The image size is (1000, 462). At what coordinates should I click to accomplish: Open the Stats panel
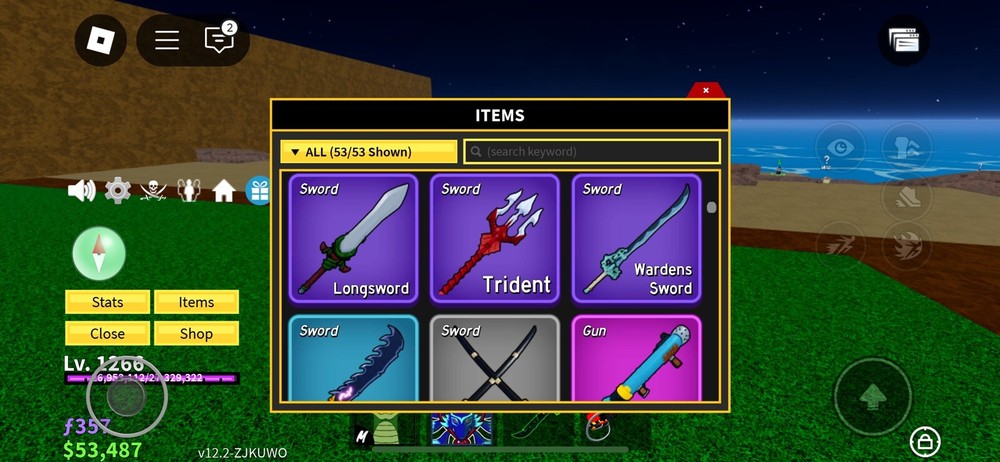[107, 302]
